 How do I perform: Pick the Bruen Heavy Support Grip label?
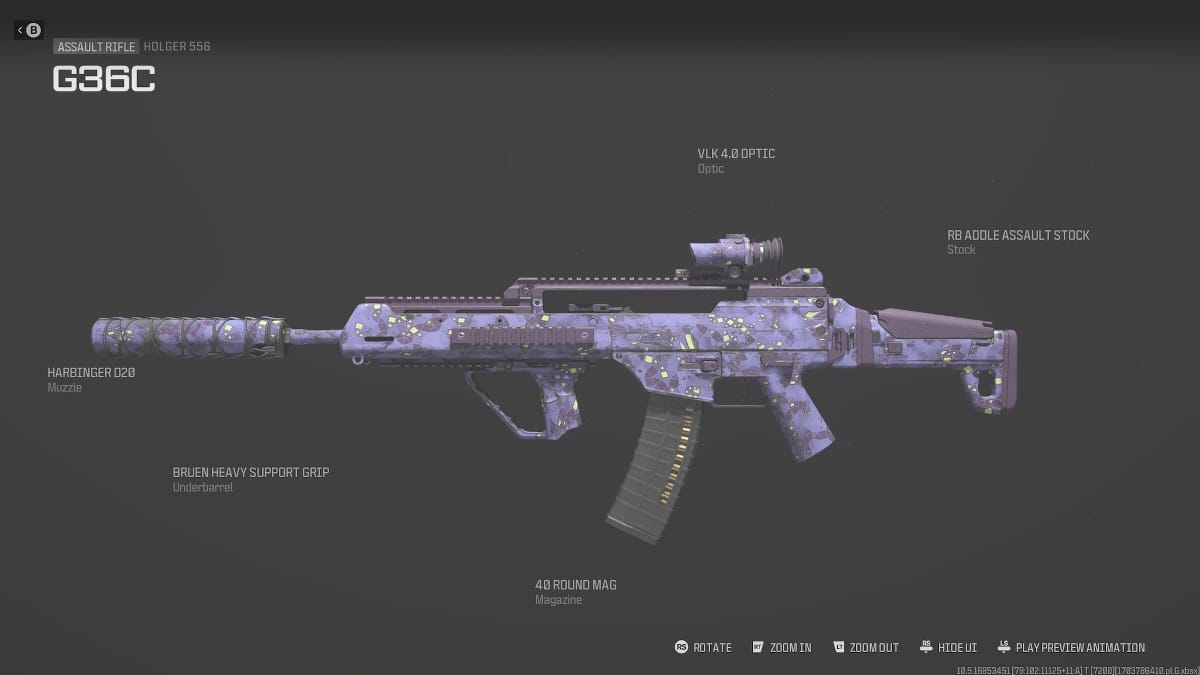[x=250, y=473]
